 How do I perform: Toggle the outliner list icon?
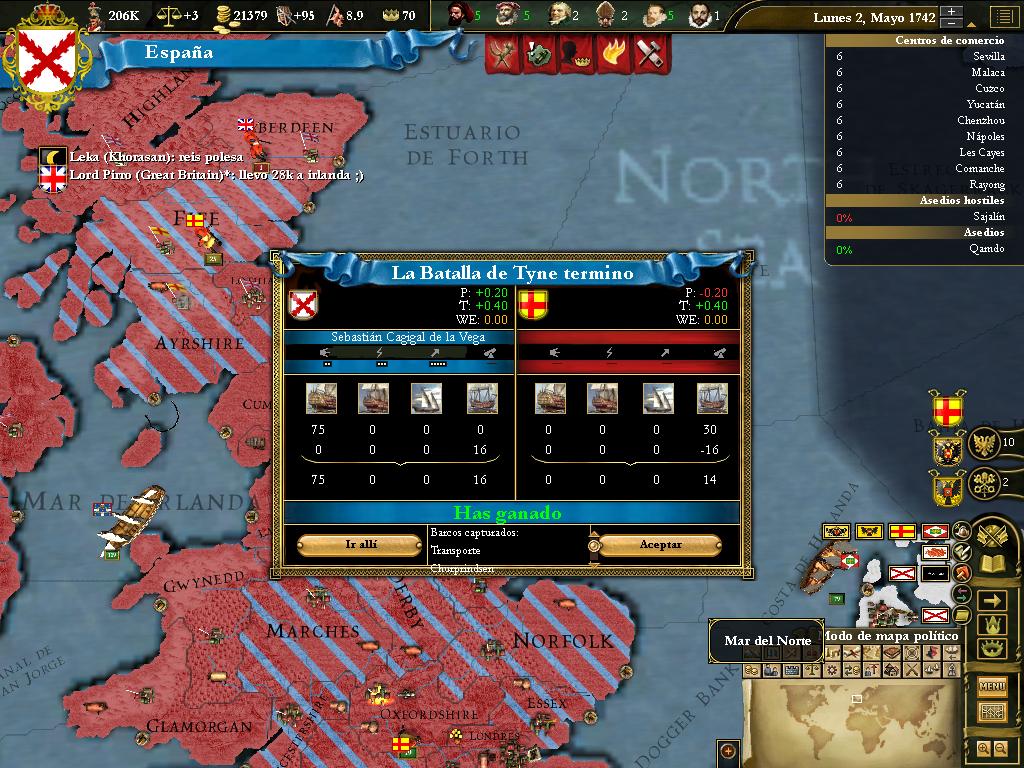[x=1000, y=17]
